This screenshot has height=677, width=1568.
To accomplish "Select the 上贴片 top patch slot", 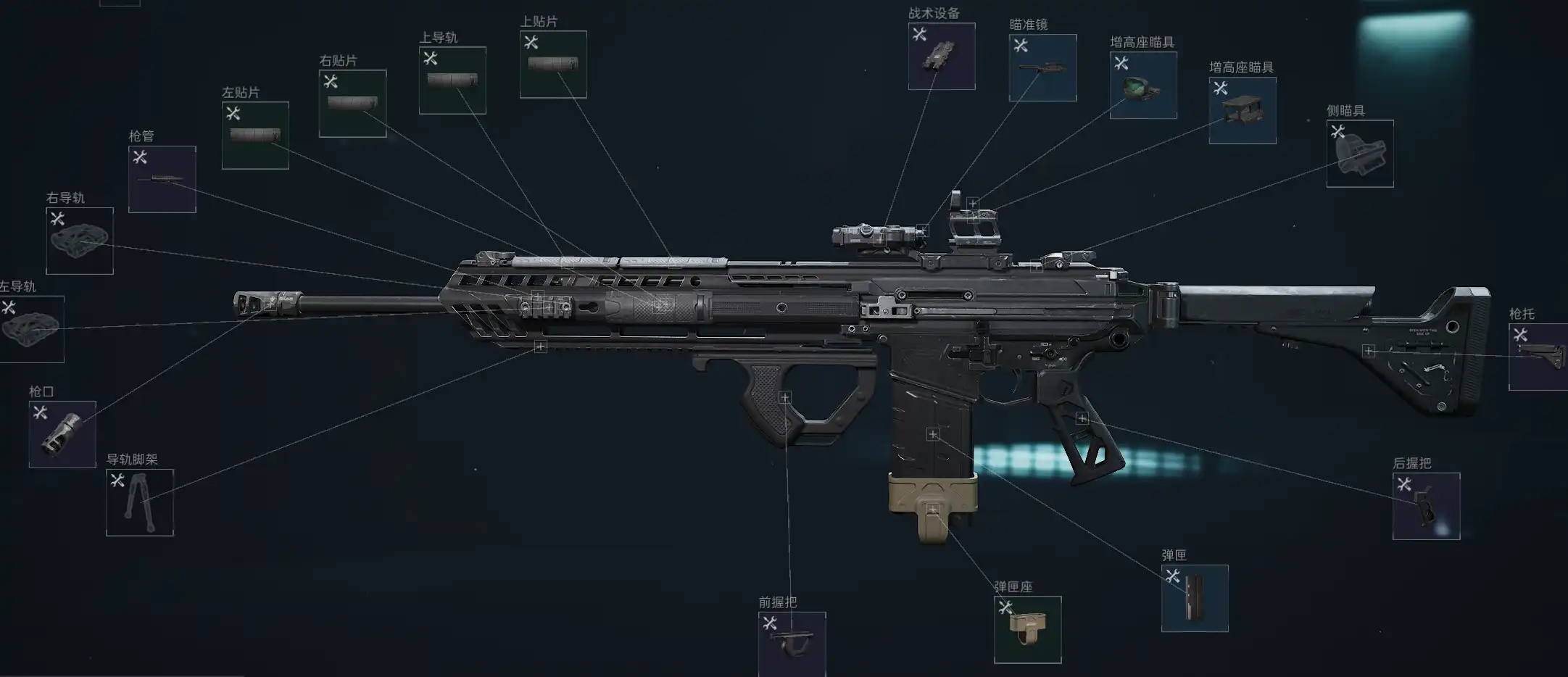I will (x=553, y=65).
